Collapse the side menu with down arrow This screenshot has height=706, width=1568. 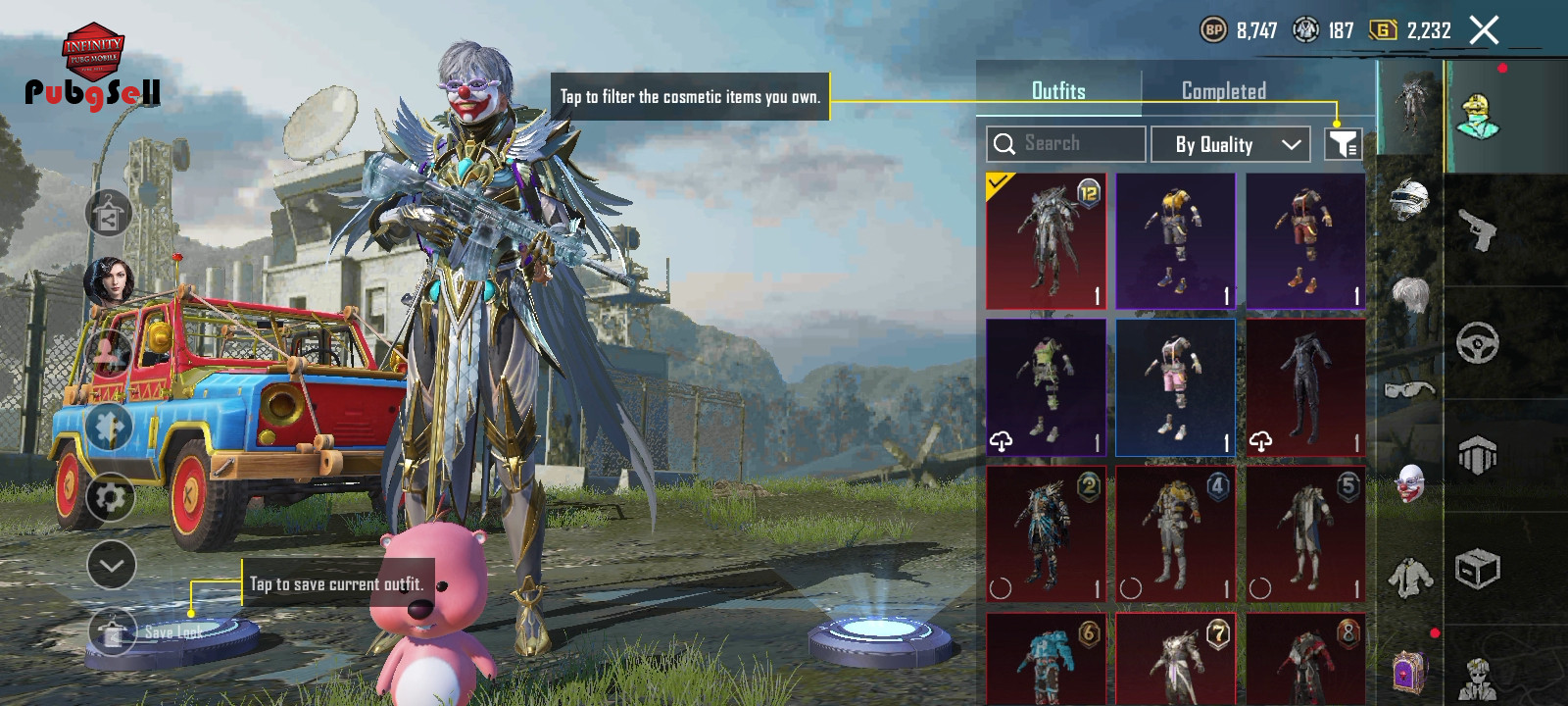click(111, 565)
